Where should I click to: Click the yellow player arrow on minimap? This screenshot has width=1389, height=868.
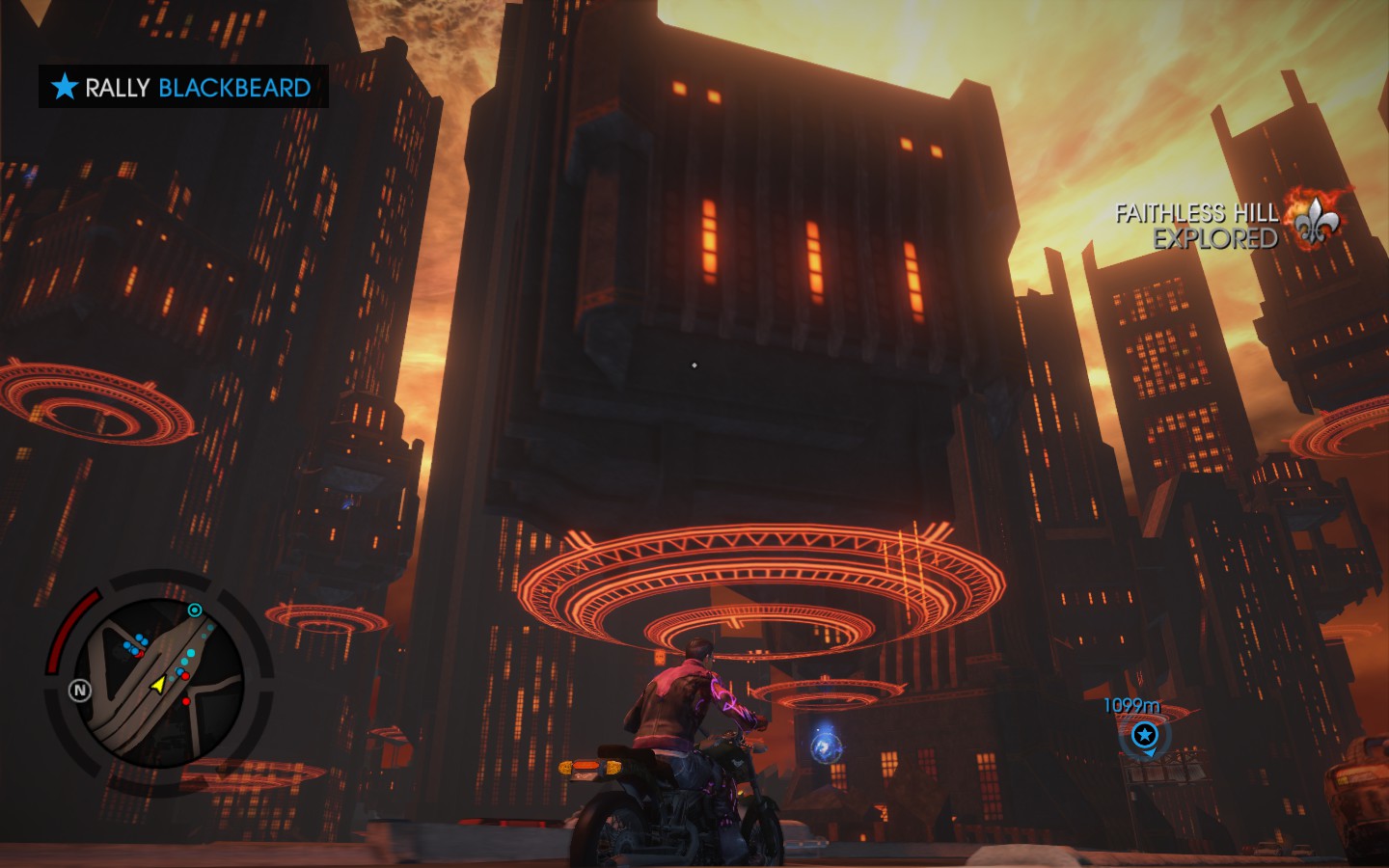click(157, 684)
